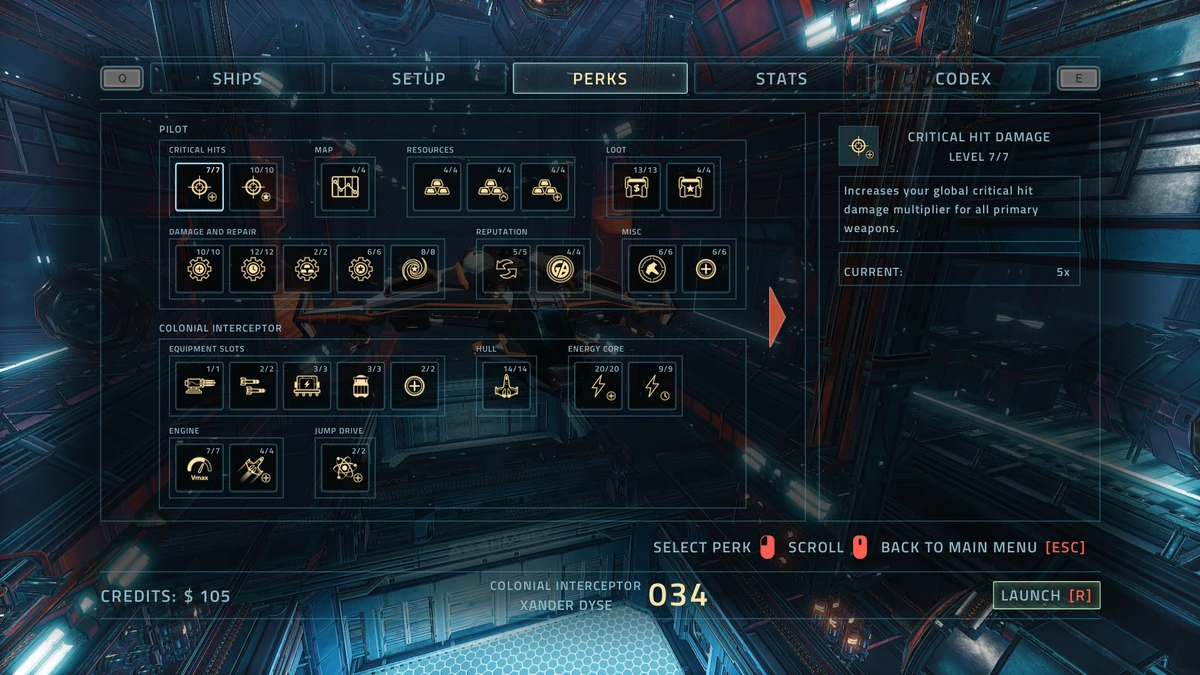Launch the Colonial Interceptor
Image resolution: width=1200 pixels, height=675 pixels.
pyautogui.click(x=1046, y=595)
